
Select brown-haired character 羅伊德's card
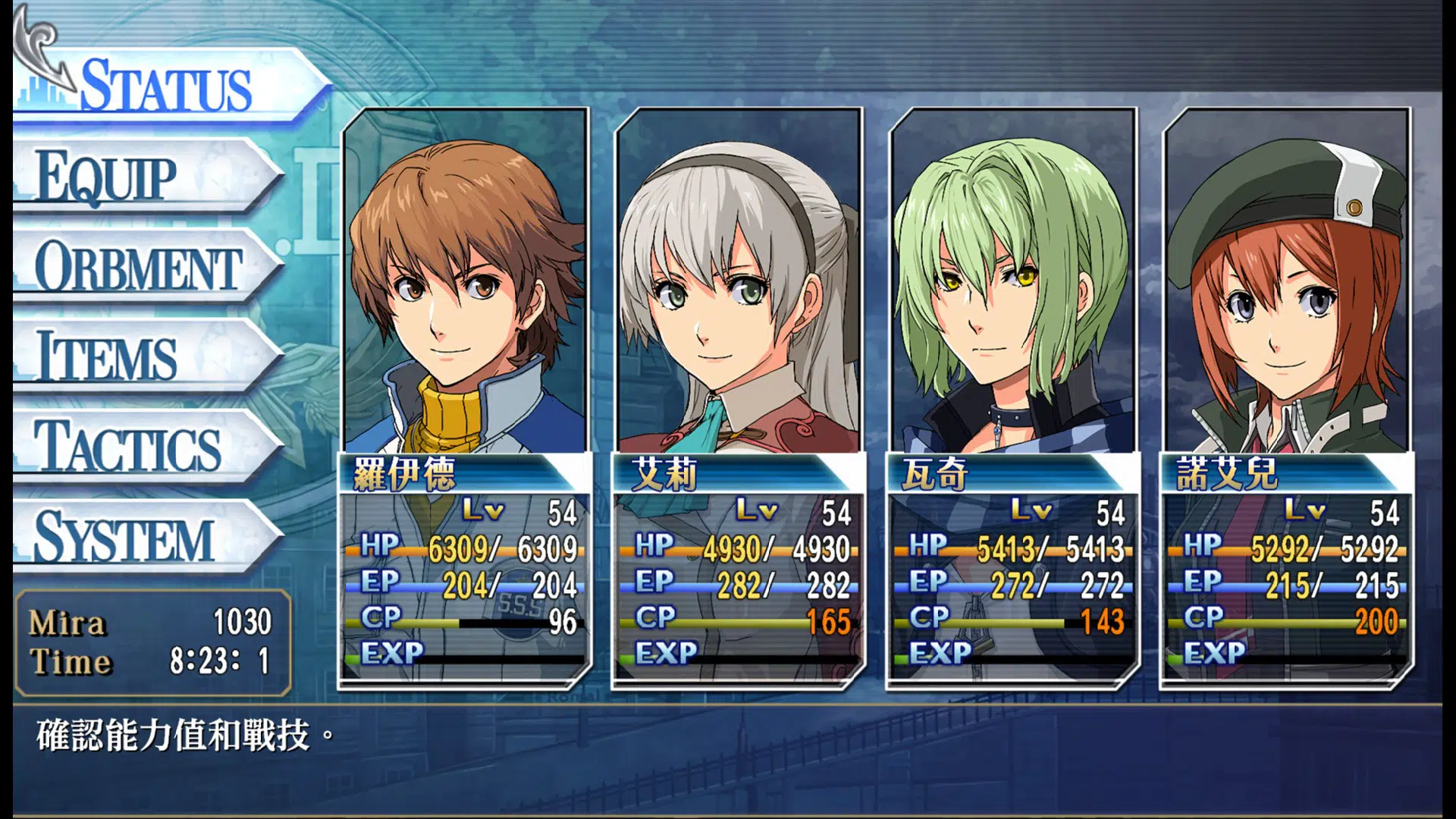[x=465, y=398]
